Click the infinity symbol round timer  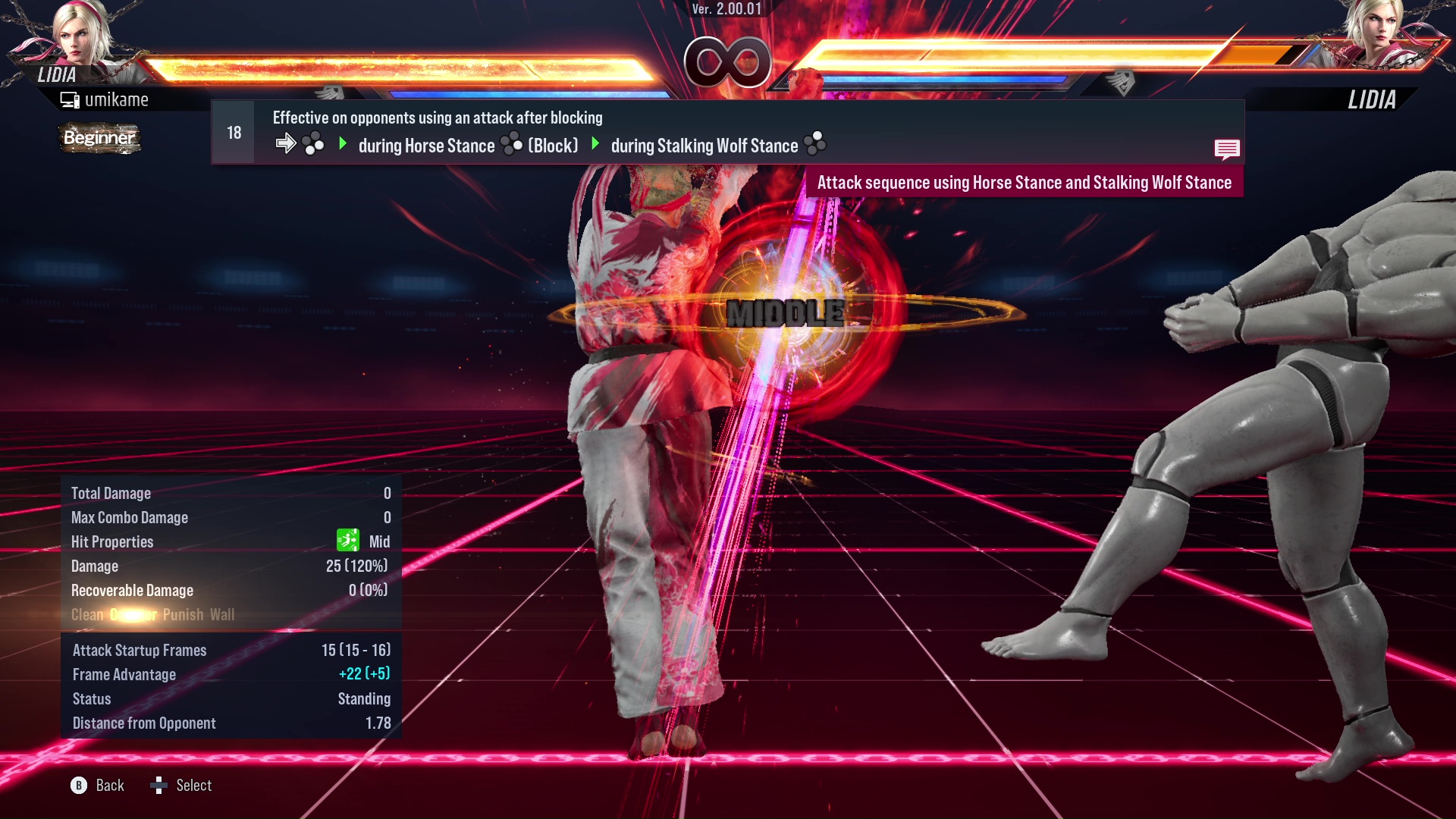point(729,63)
